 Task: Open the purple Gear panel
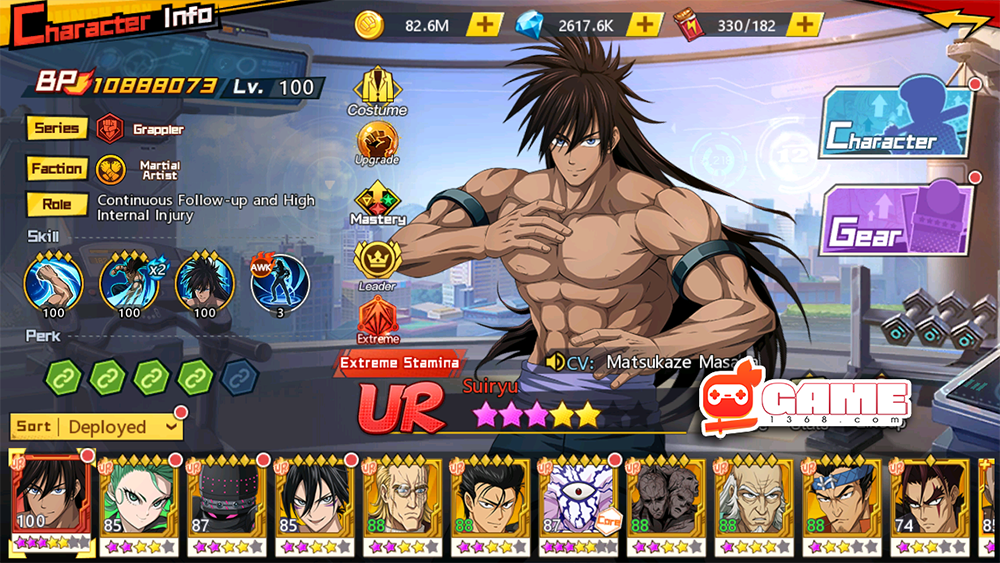[897, 220]
